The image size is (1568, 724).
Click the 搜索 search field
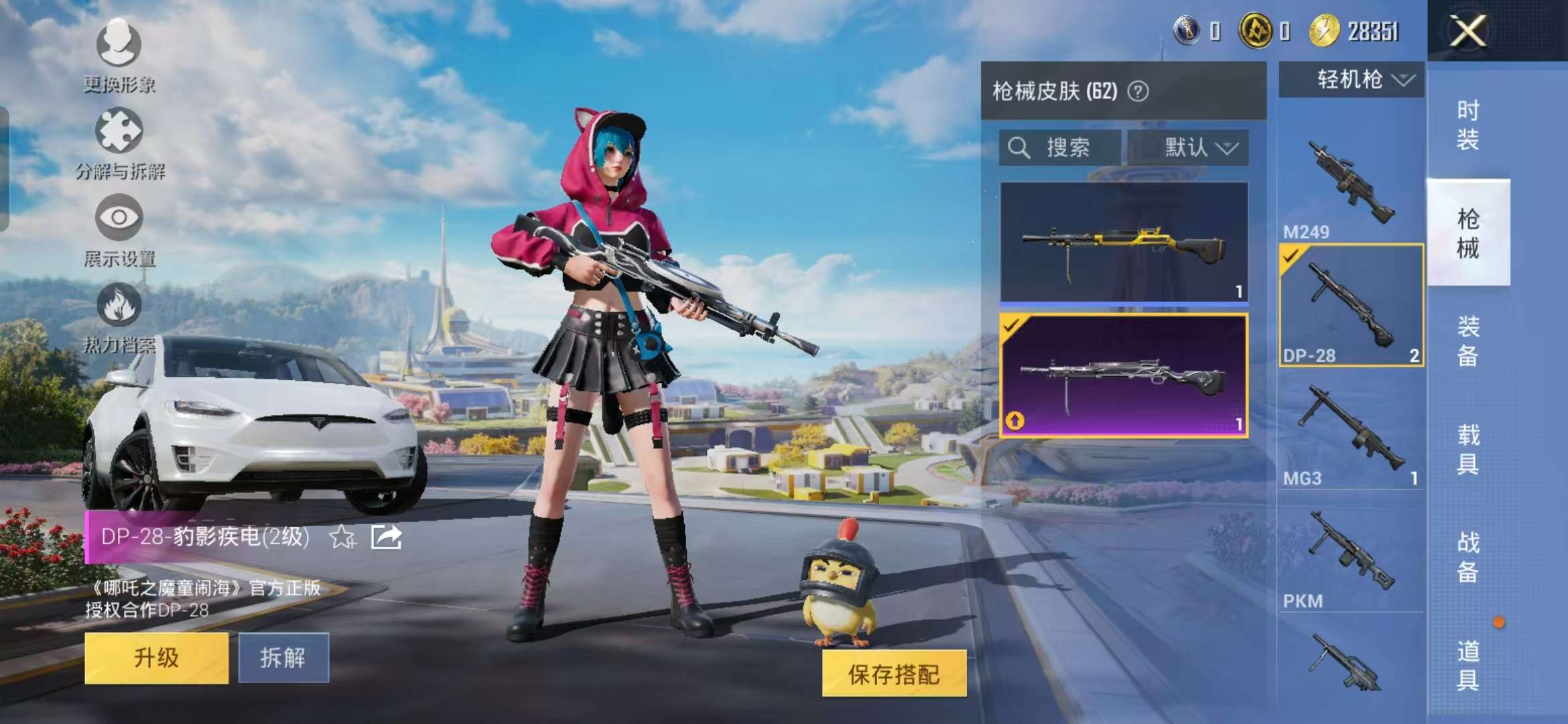(1059, 147)
